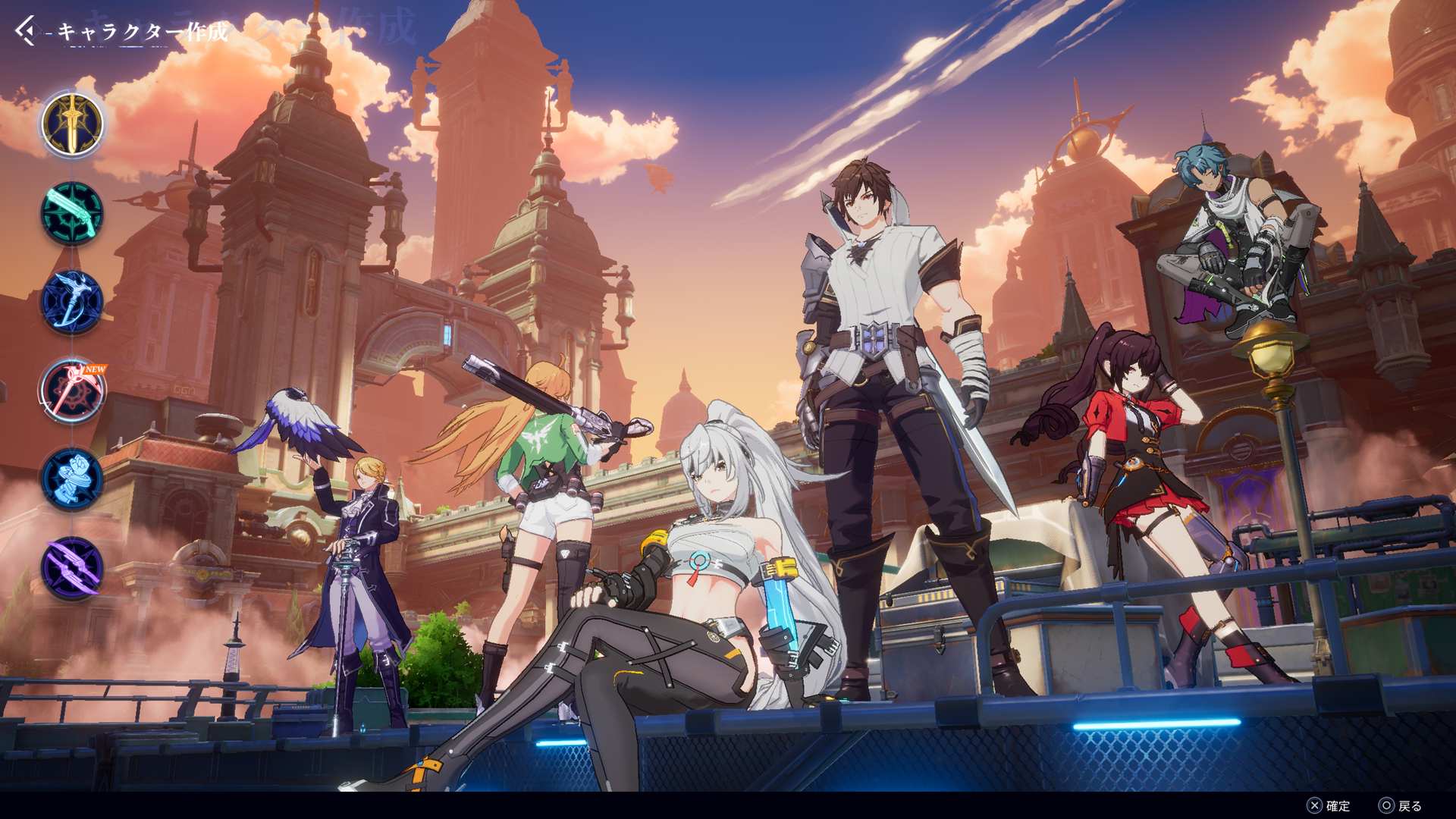
Task: Pick the blue cane class icon
Action: pos(72,302)
